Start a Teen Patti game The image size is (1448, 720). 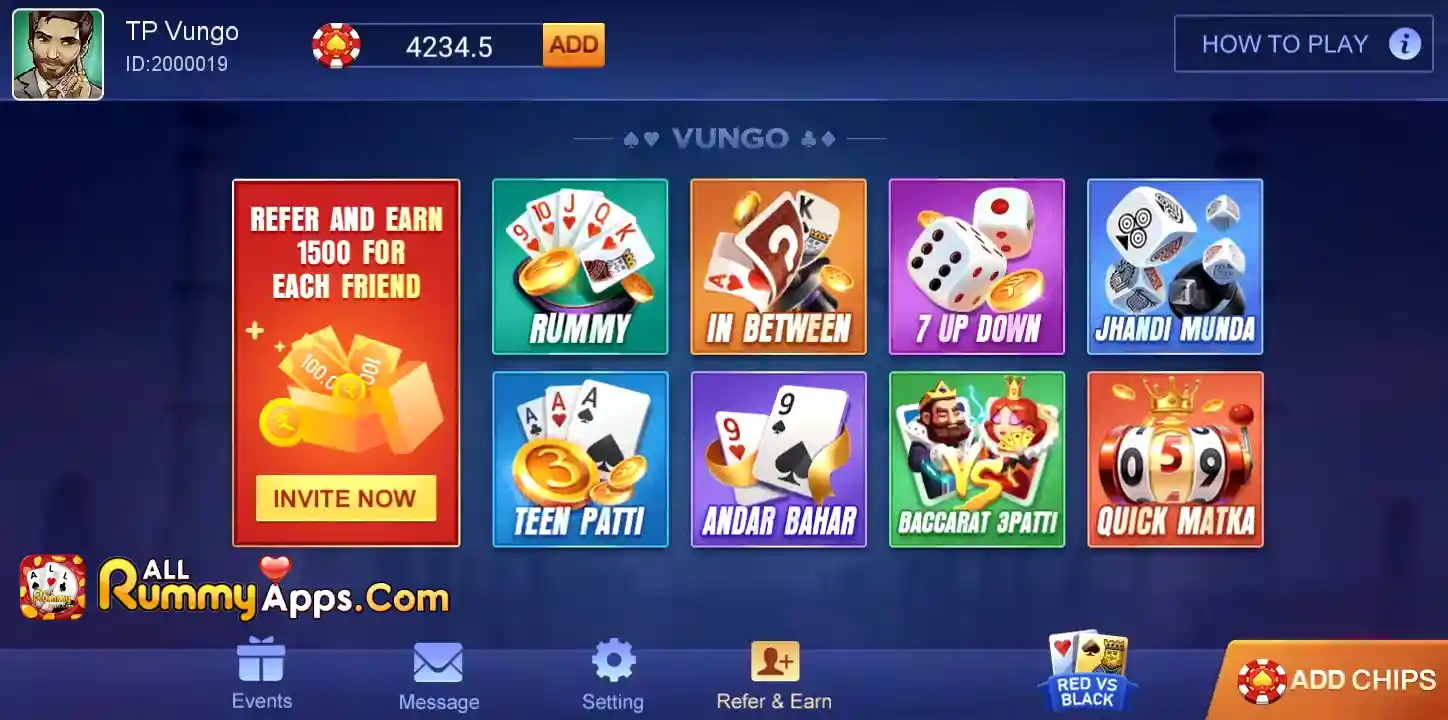point(580,458)
